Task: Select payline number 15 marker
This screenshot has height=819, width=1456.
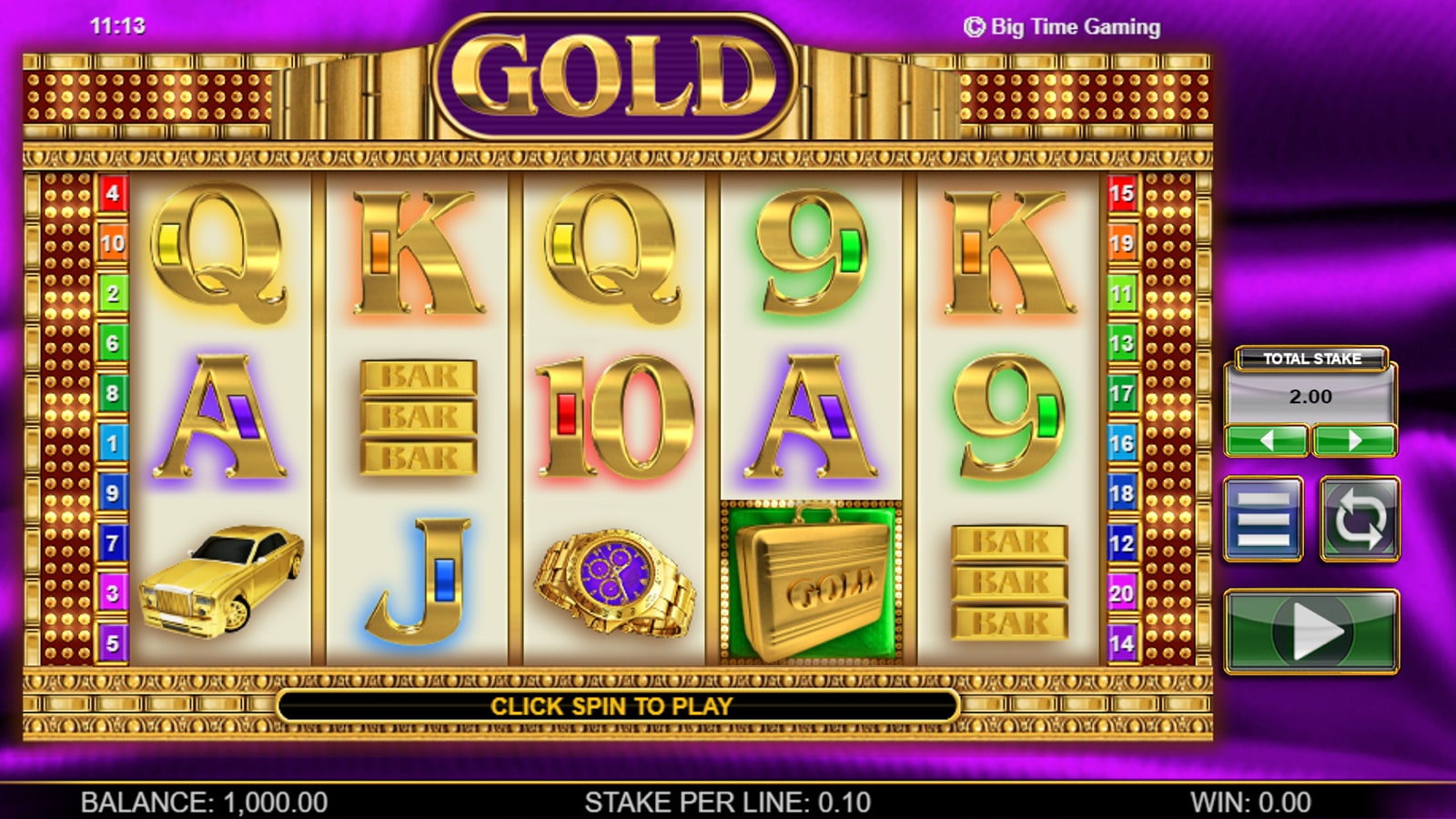Action: coord(1121,193)
